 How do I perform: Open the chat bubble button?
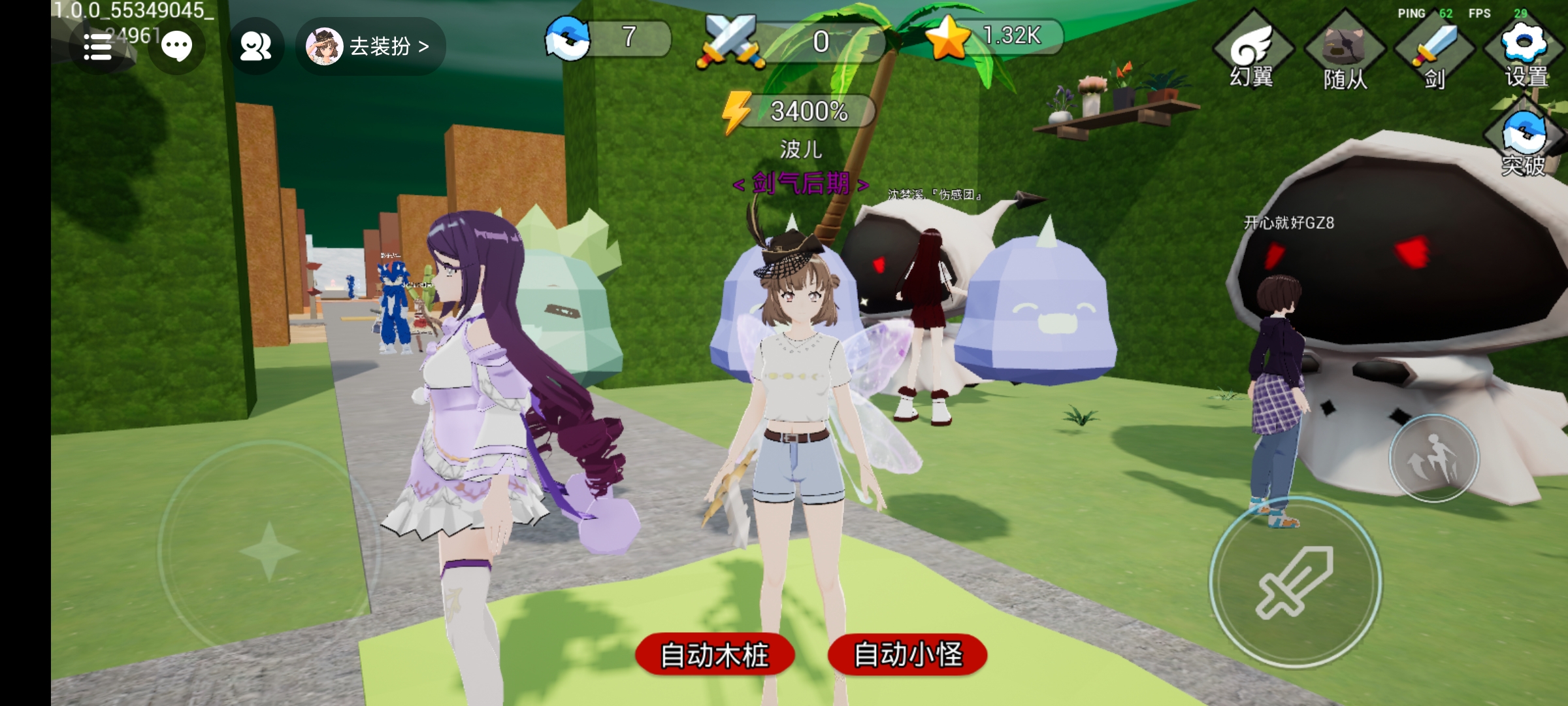pos(176,47)
